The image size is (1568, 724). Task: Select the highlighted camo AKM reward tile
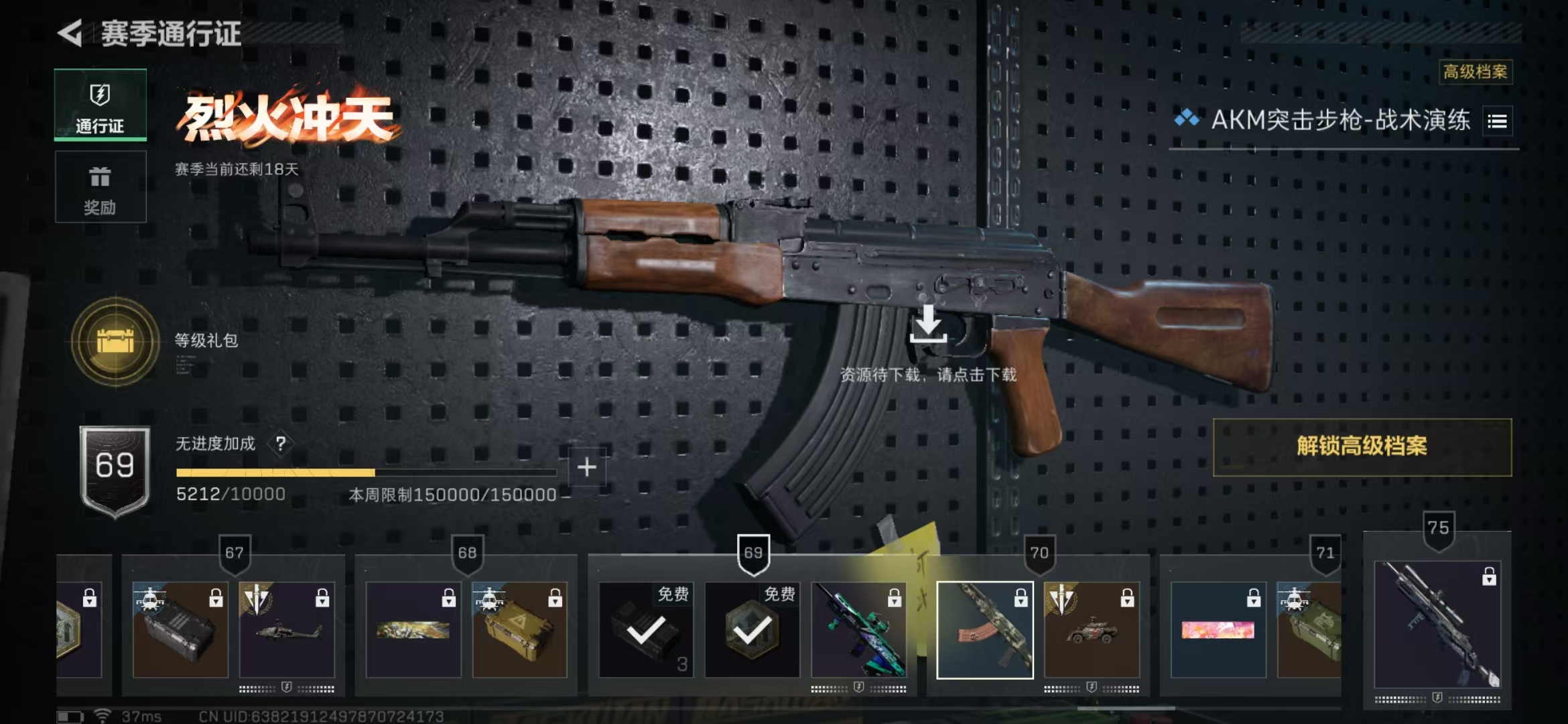(984, 630)
